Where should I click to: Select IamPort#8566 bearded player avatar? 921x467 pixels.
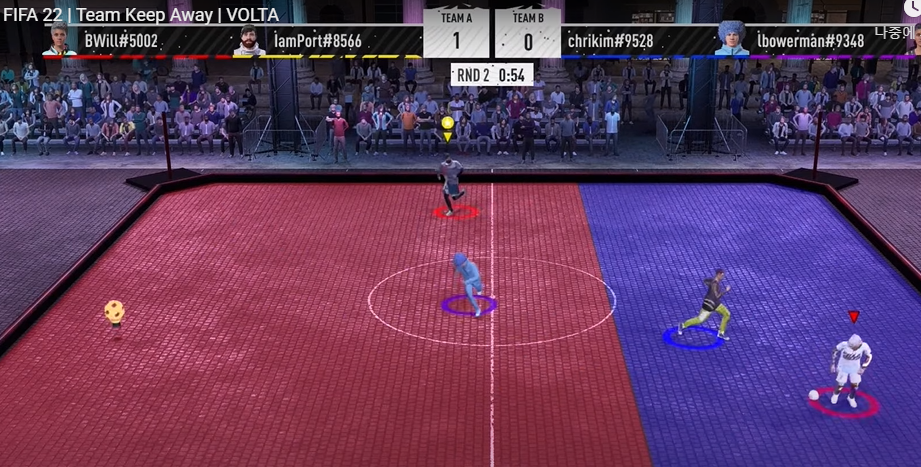pos(249,41)
